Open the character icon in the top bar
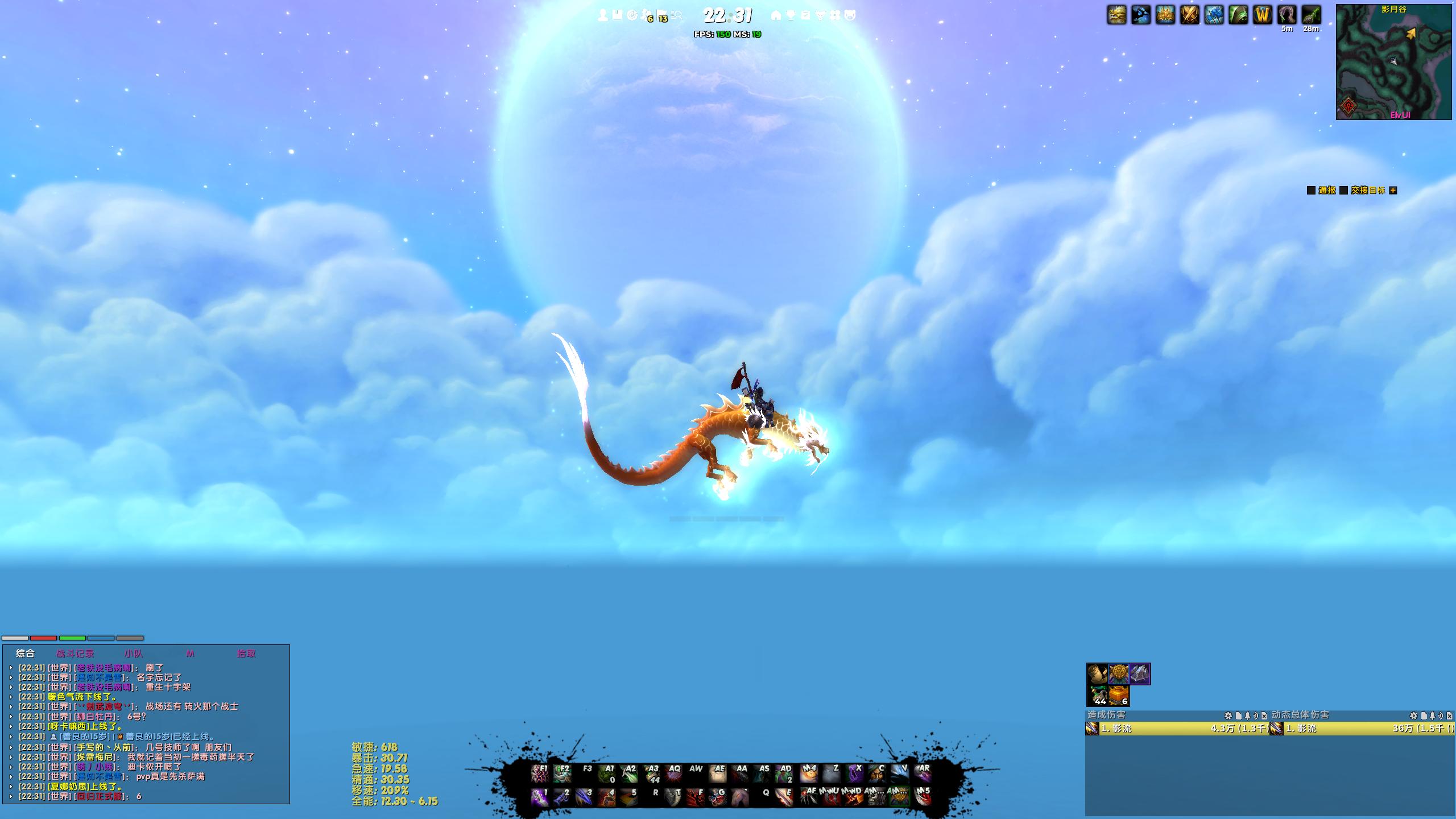 tap(603, 15)
